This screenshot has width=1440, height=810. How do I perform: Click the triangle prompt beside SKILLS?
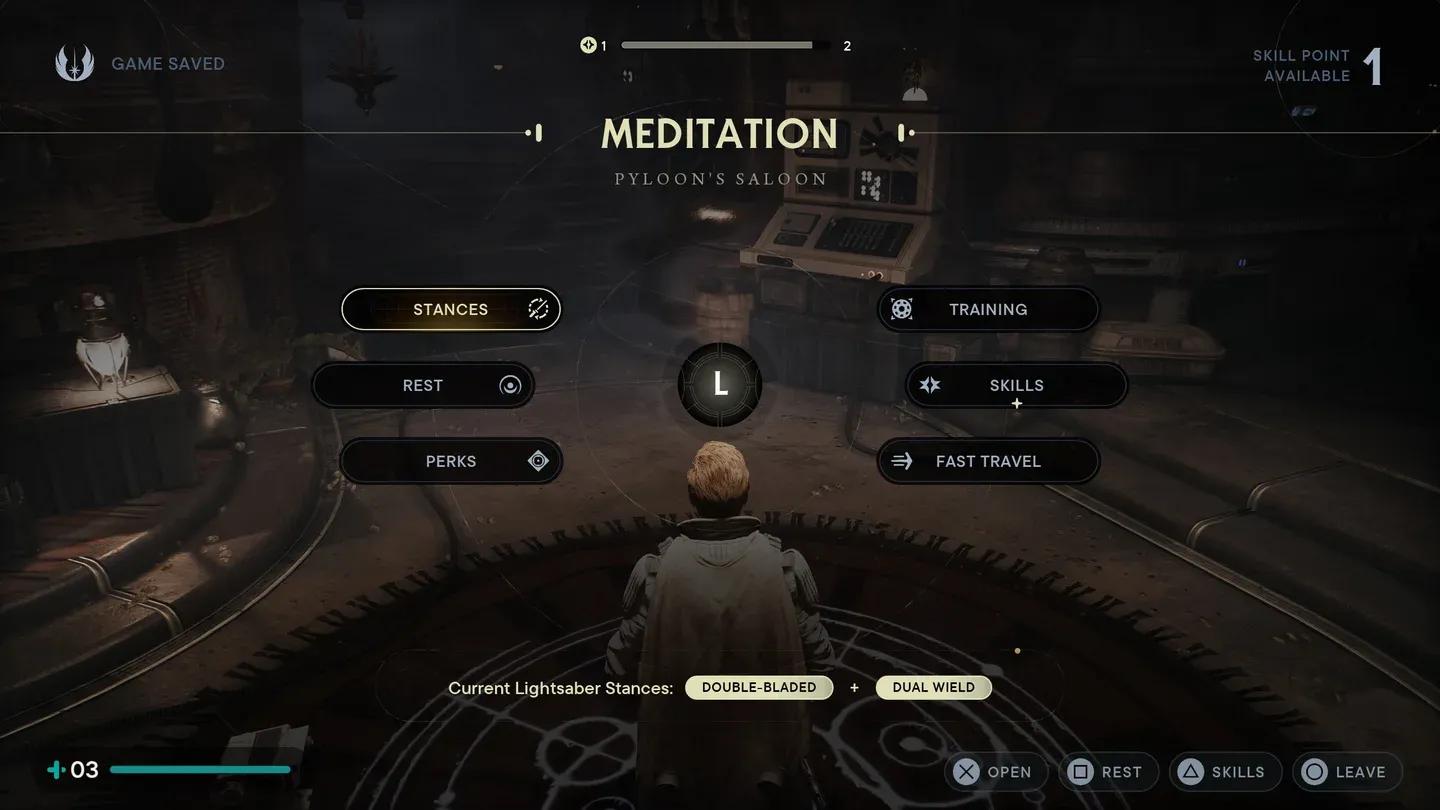(1192, 771)
